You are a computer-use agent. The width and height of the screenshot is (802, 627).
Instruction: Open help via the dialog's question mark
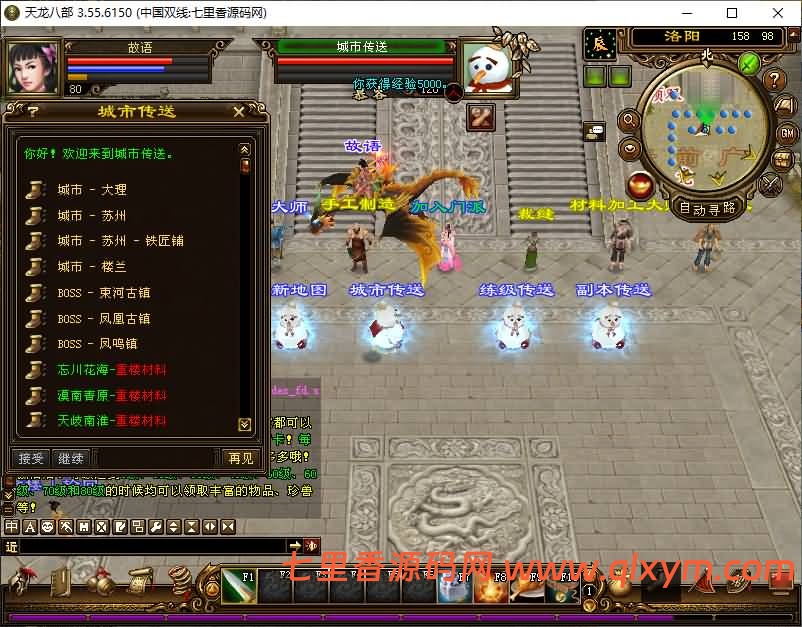33,112
